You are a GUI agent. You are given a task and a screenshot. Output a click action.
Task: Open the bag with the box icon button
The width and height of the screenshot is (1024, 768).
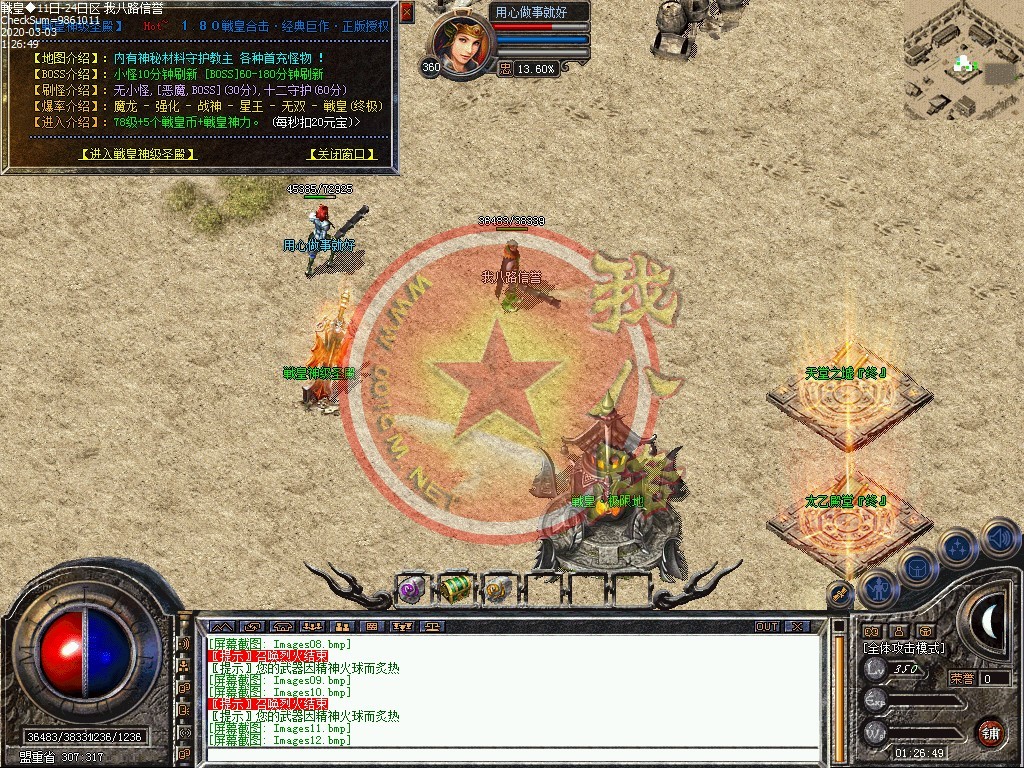(916, 568)
